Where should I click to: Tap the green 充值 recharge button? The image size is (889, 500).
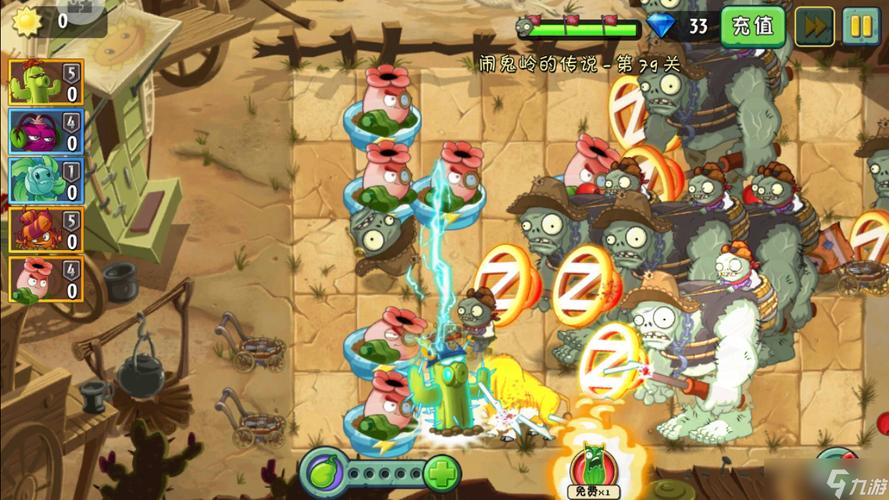coord(753,25)
